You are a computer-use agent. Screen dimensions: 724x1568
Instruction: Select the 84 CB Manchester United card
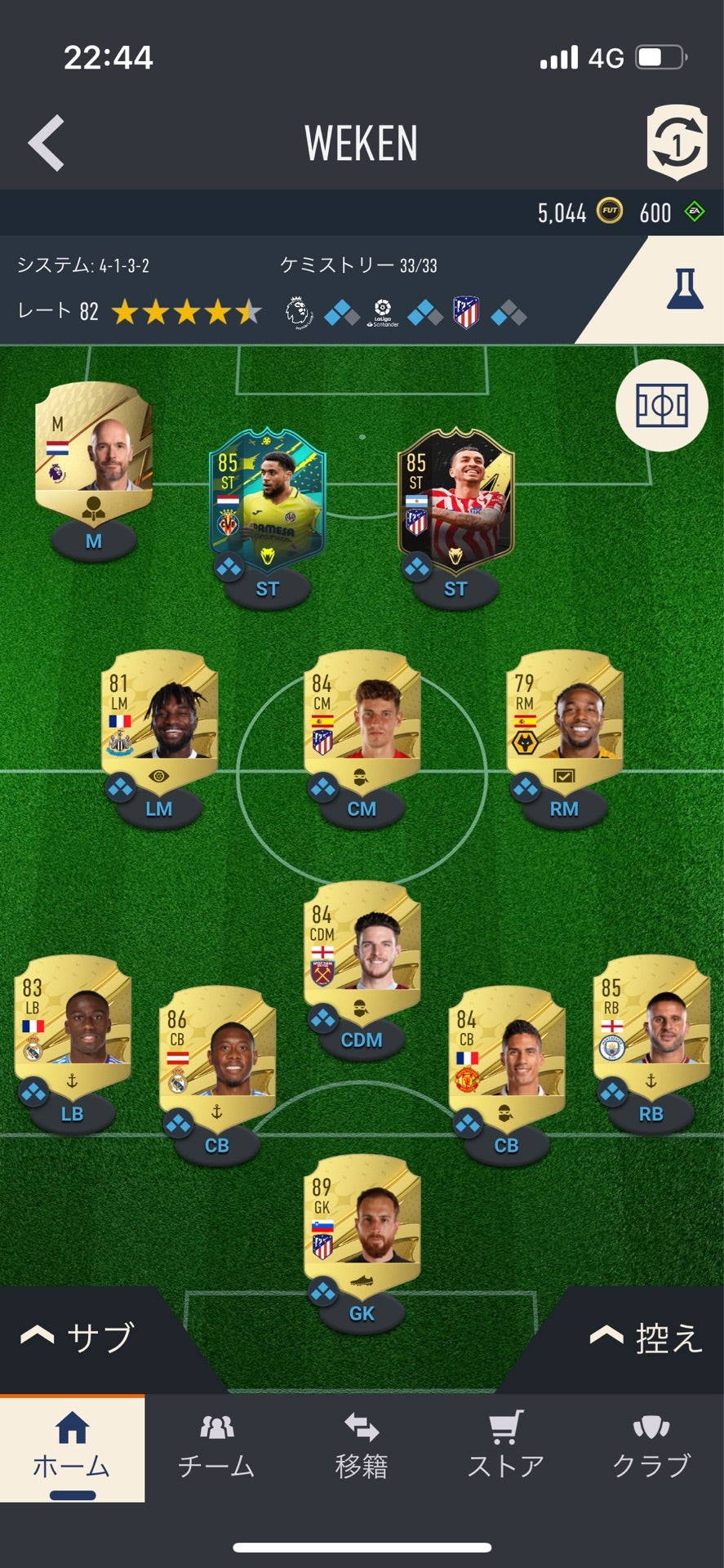click(506, 1054)
